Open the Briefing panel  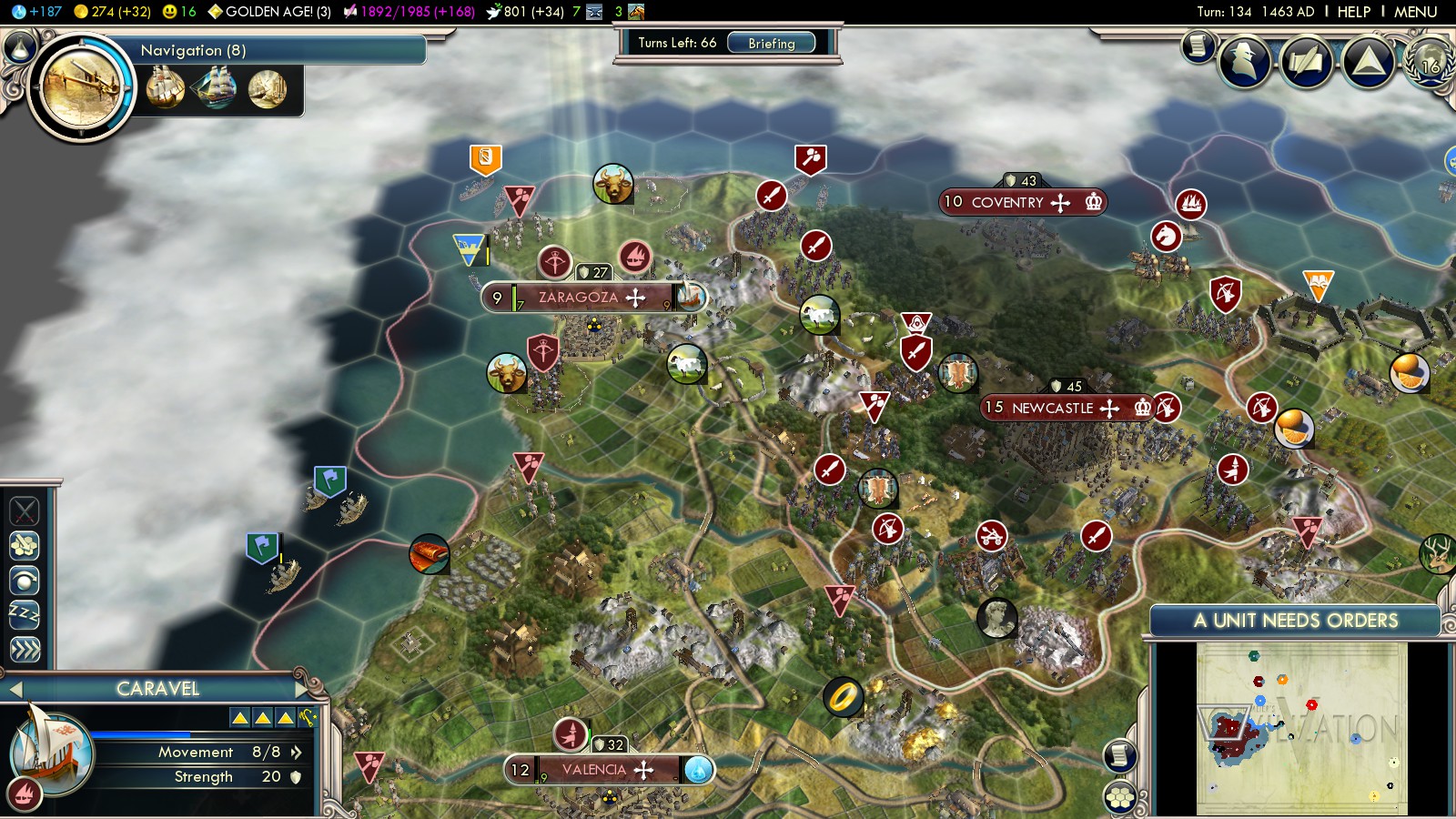[771, 43]
